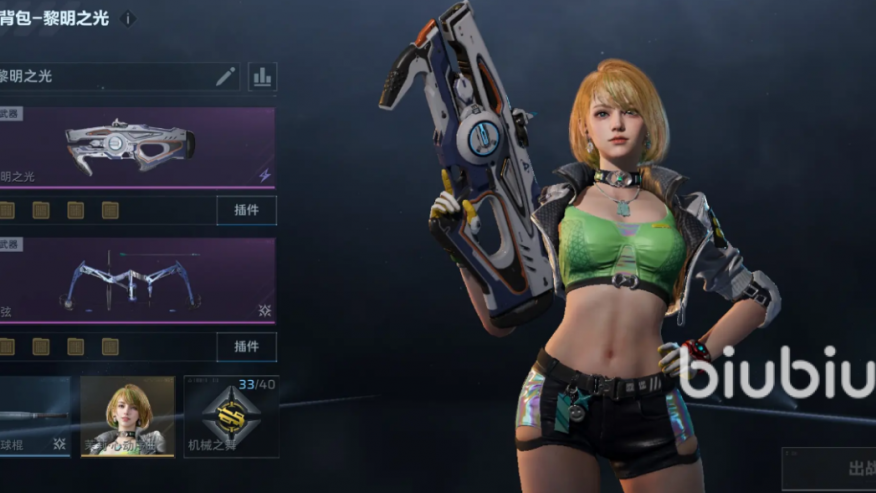Click the 出战 deploy button
876x493 pixels.
coord(840,467)
